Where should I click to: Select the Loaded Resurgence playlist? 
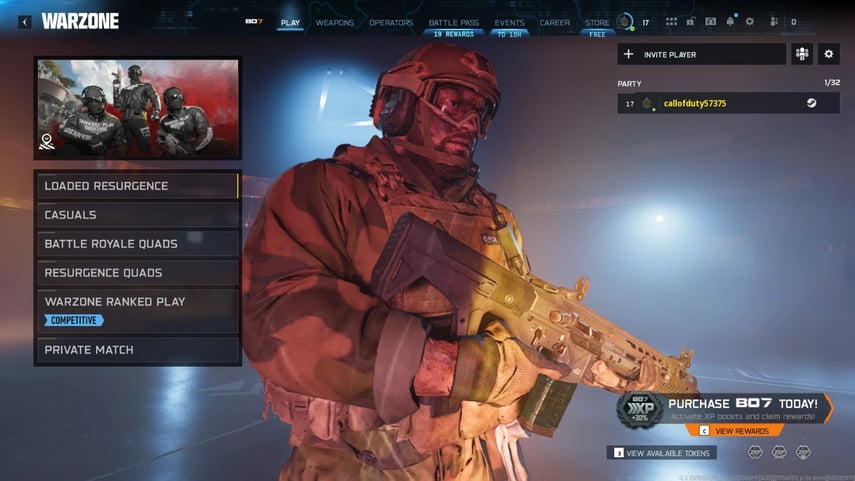(x=138, y=186)
